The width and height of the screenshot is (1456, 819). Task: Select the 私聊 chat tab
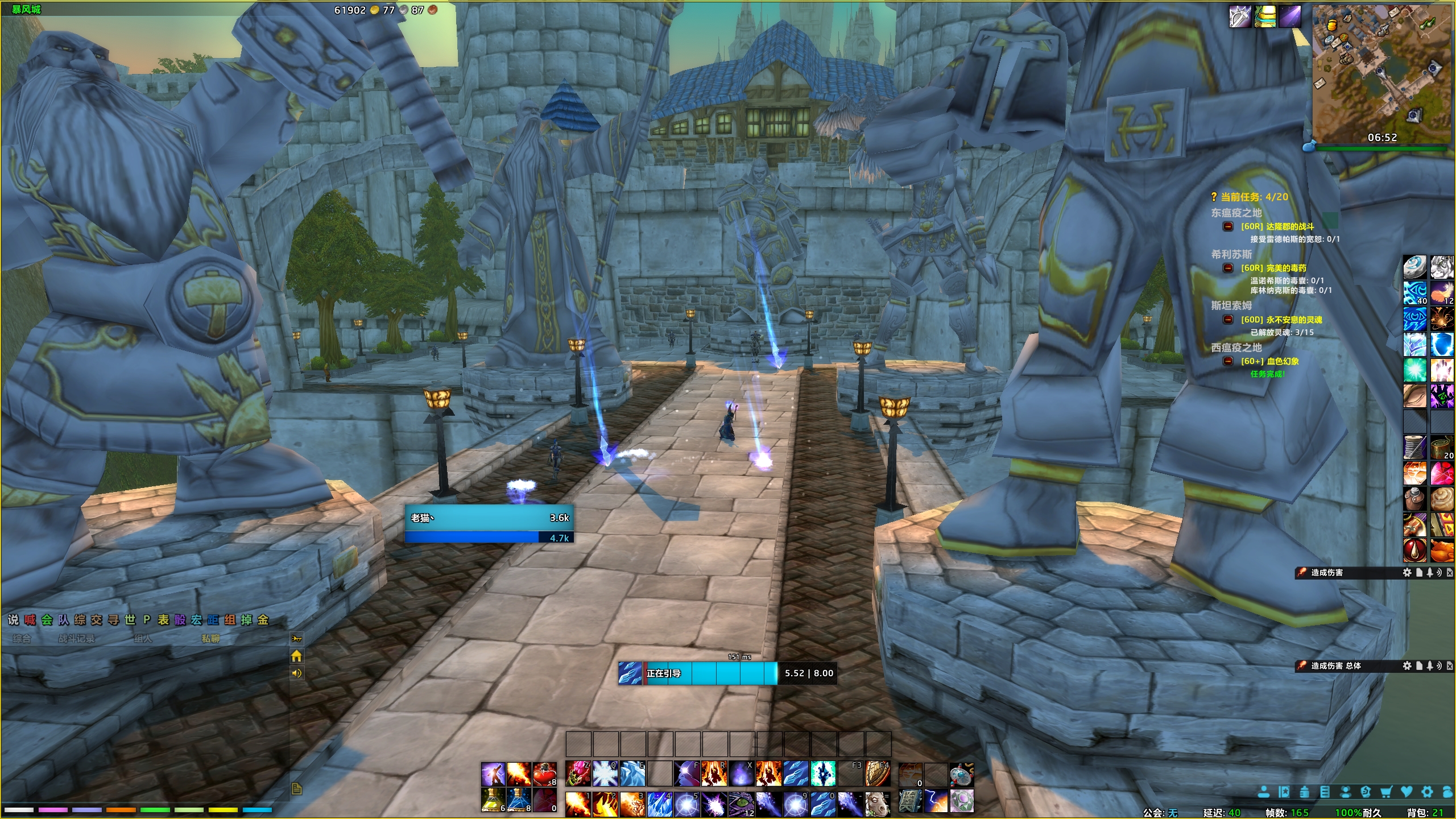(x=210, y=639)
